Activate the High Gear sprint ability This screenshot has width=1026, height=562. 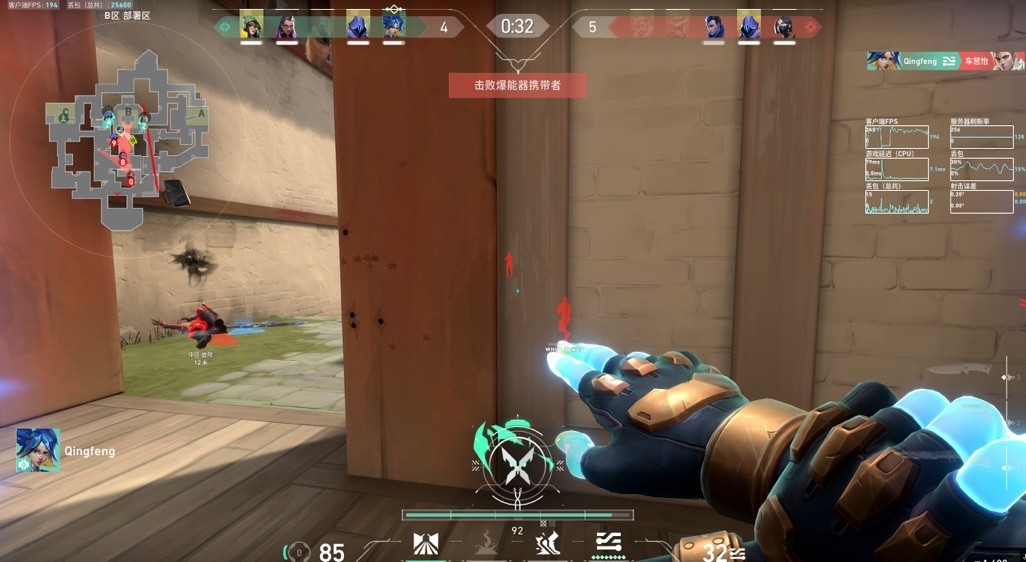tap(547, 543)
